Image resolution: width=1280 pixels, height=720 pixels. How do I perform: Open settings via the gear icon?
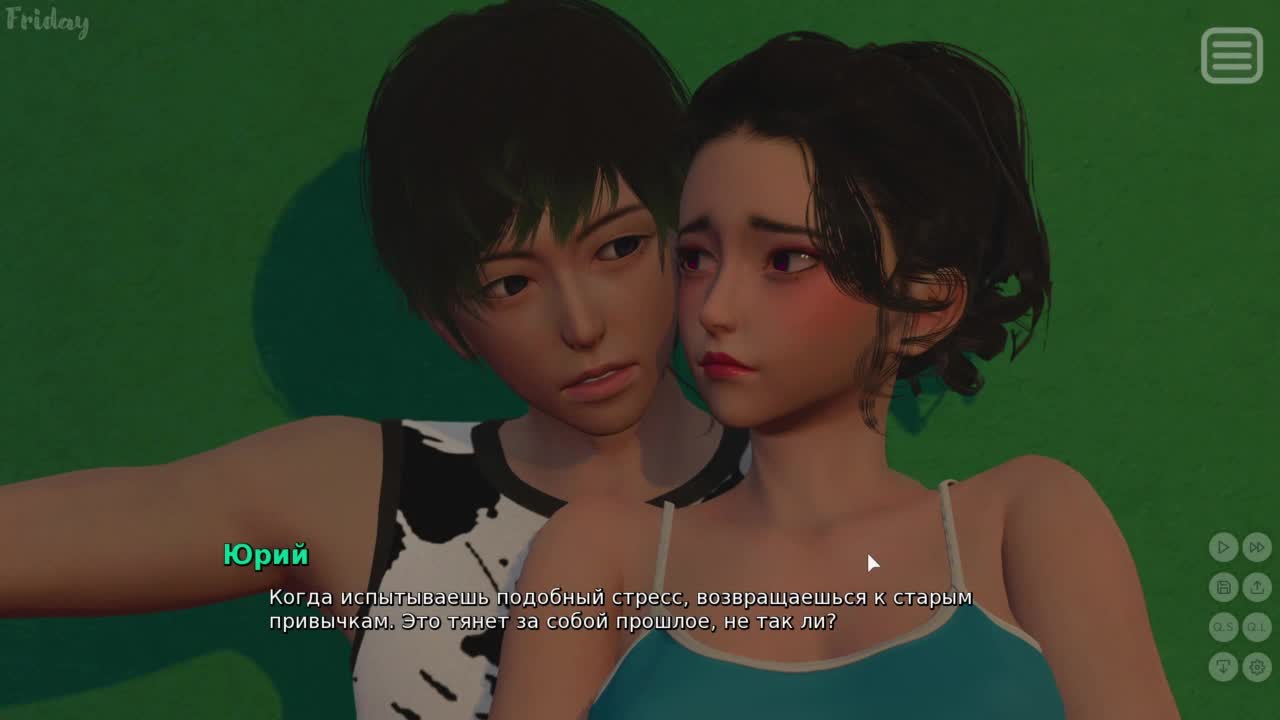(1257, 666)
